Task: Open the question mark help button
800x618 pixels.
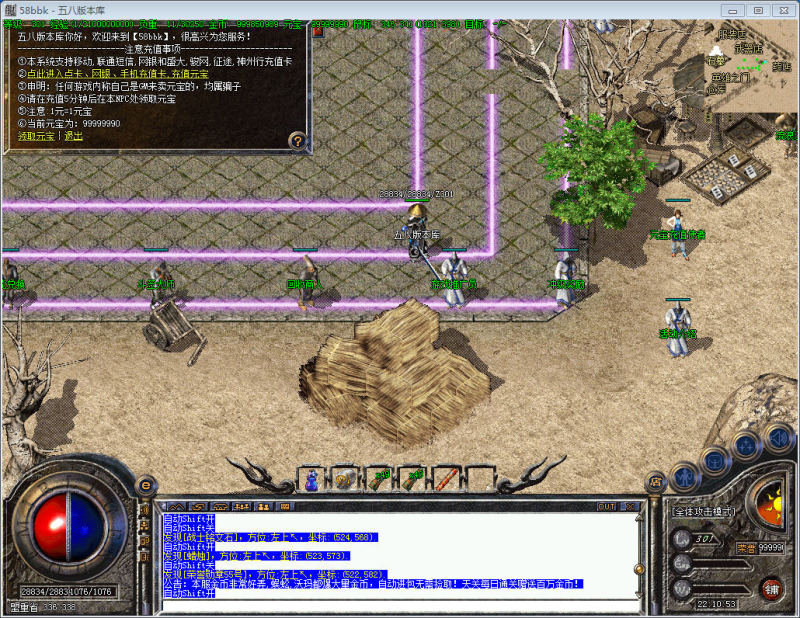Action: [297, 140]
